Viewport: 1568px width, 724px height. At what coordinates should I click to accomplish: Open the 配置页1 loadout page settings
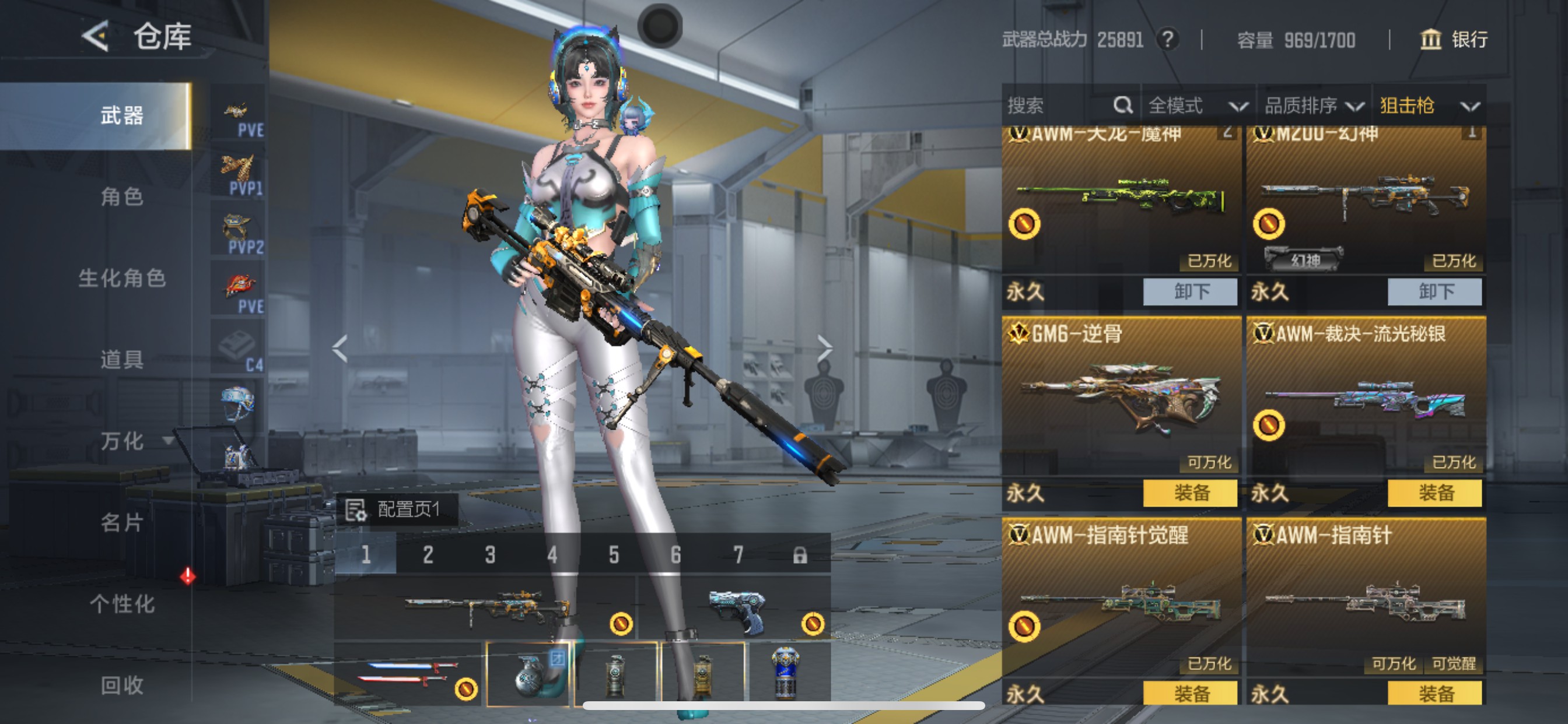(397, 509)
